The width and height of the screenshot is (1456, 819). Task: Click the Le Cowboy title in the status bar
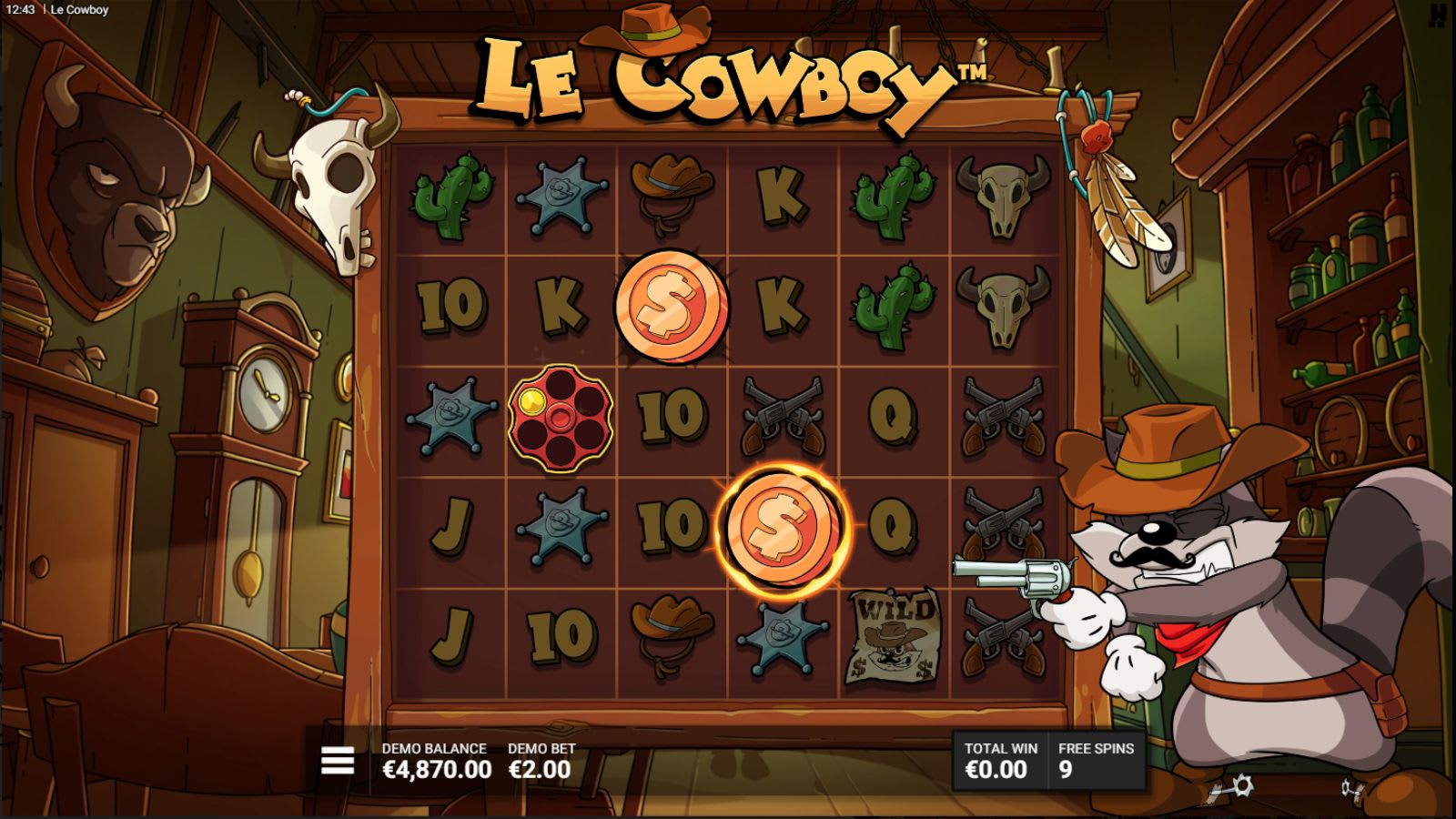coord(77,11)
